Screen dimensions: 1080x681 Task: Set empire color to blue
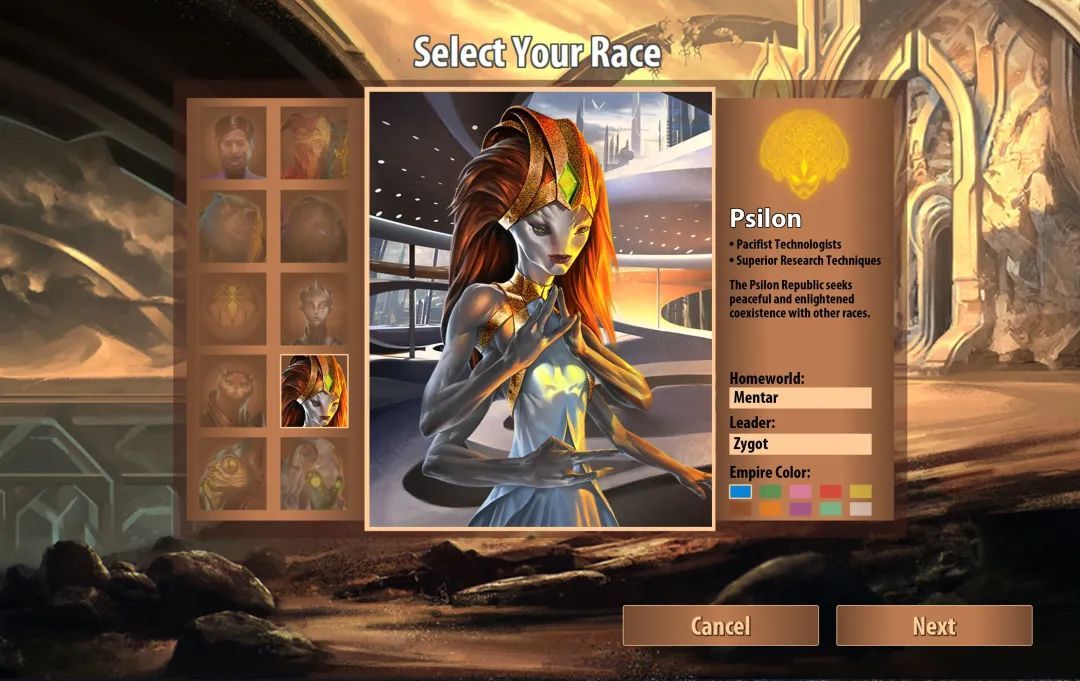(x=740, y=491)
